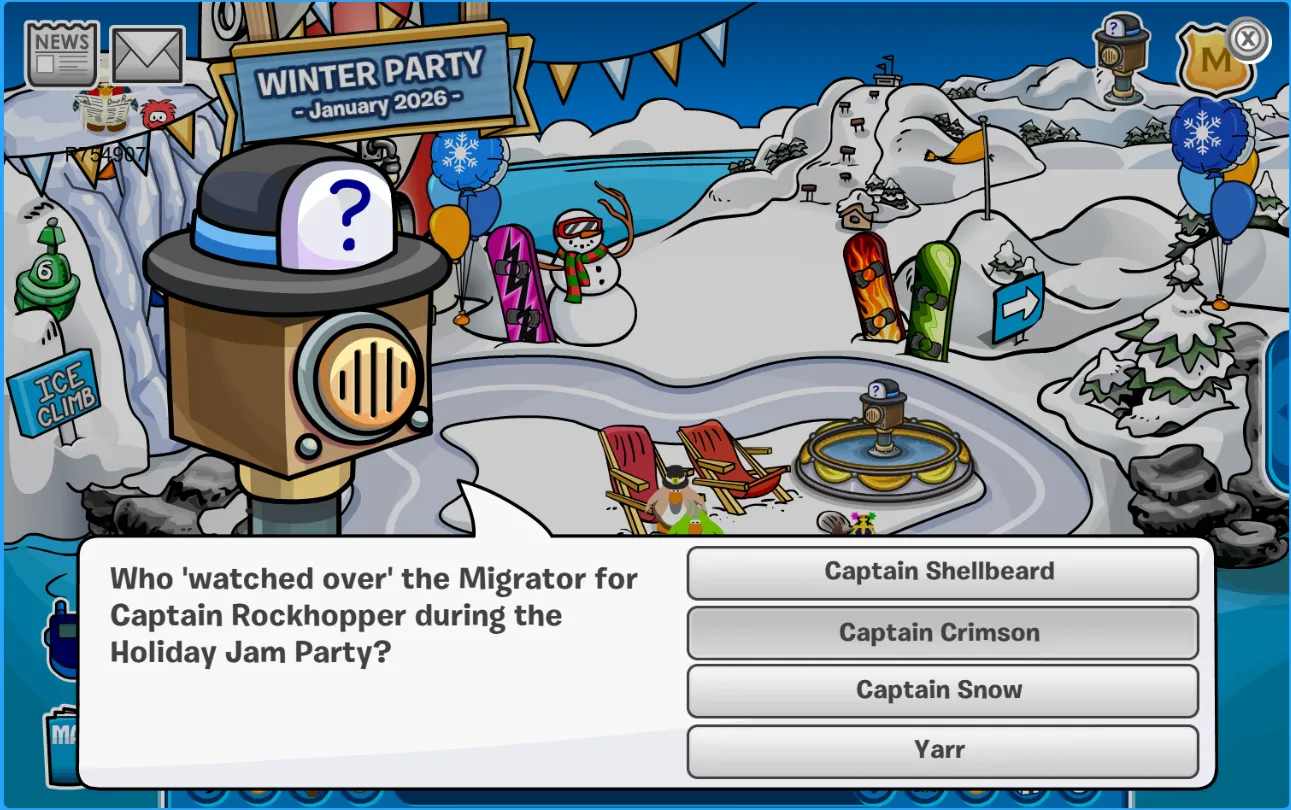
Task: Answer with the Yarr option
Action: point(941,750)
